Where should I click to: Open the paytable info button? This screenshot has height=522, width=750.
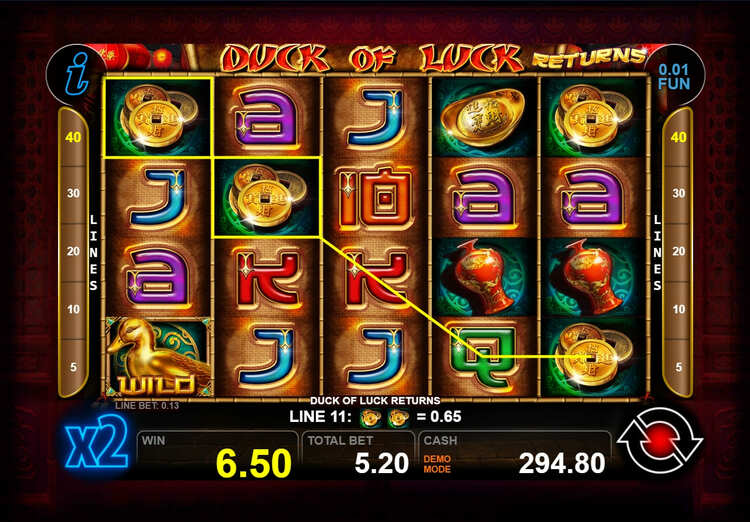click(x=75, y=74)
